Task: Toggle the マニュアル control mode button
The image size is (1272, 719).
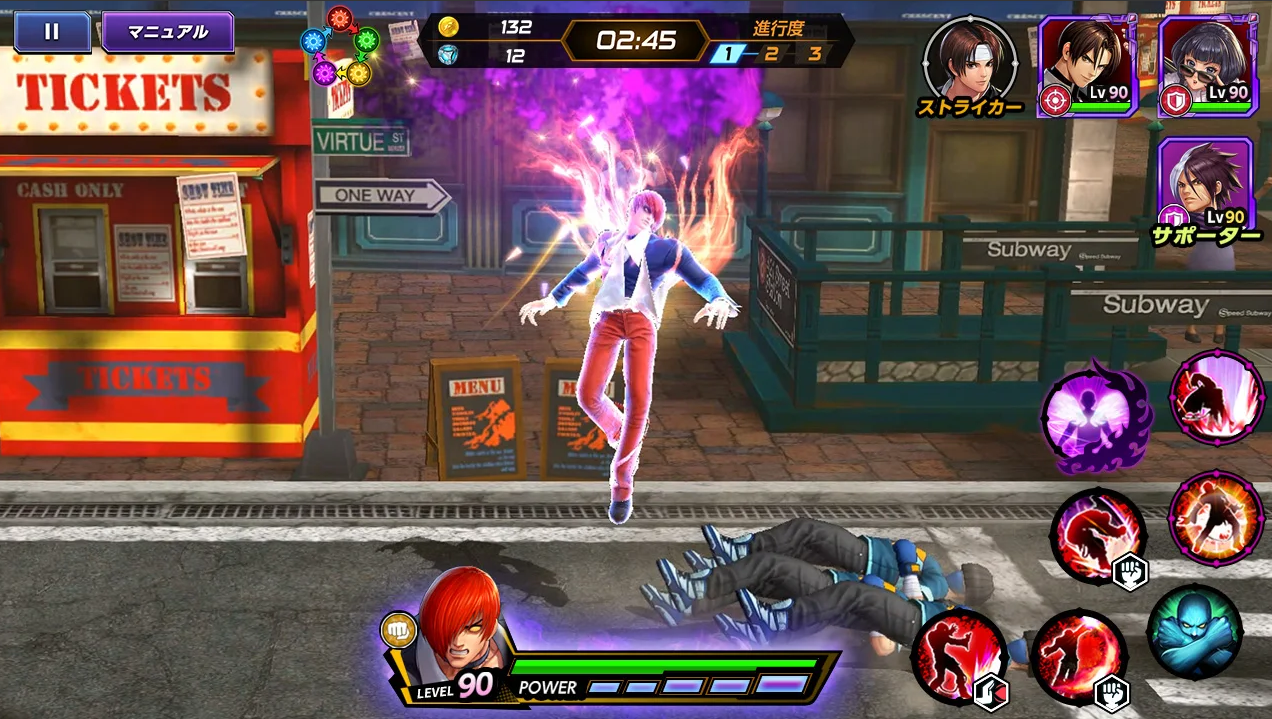Action: [167, 32]
